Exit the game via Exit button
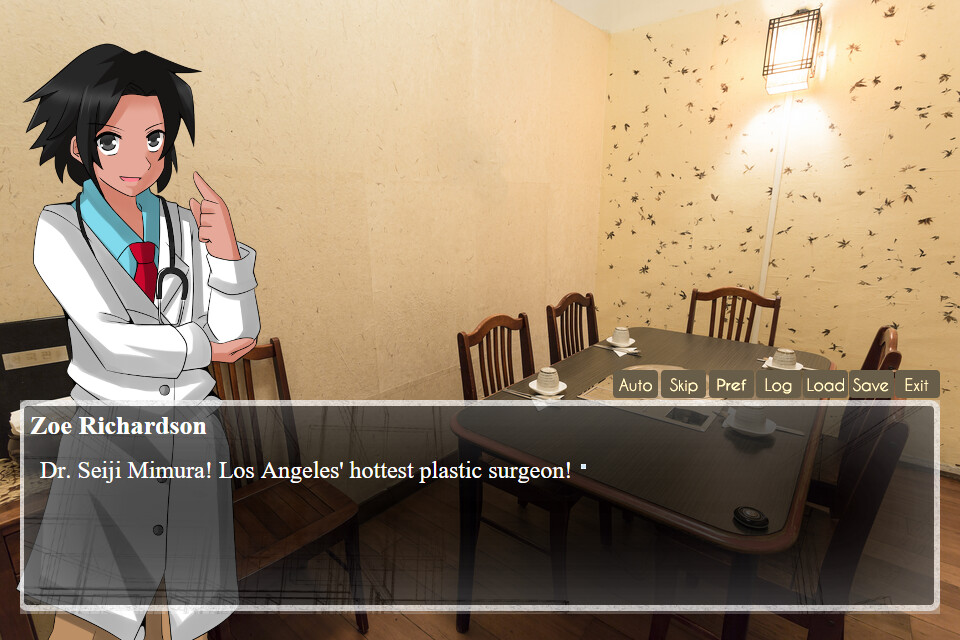This screenshot has height=640, width=960. pos(916,385)
